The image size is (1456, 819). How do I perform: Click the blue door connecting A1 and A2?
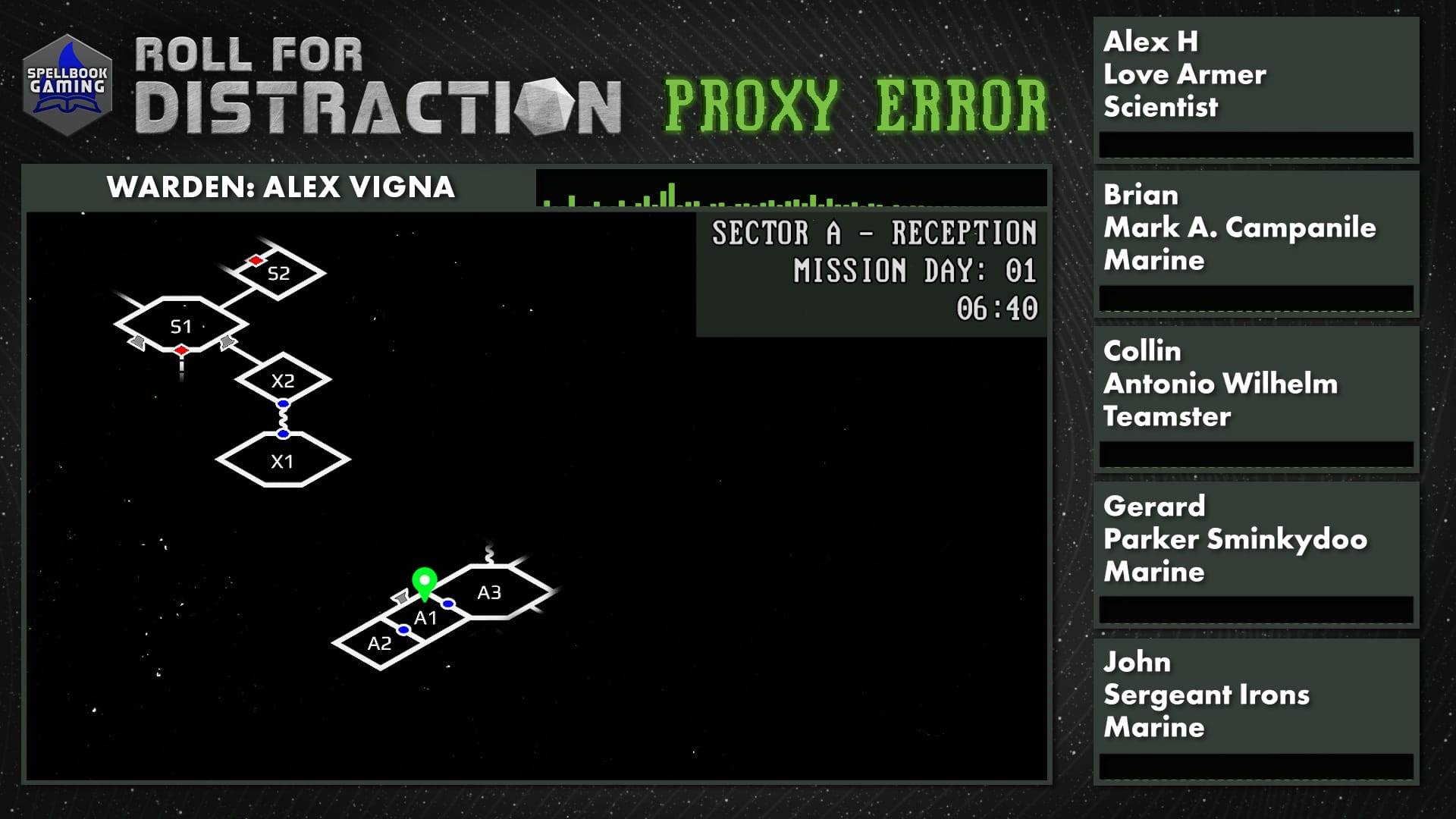tap(403, 628)
